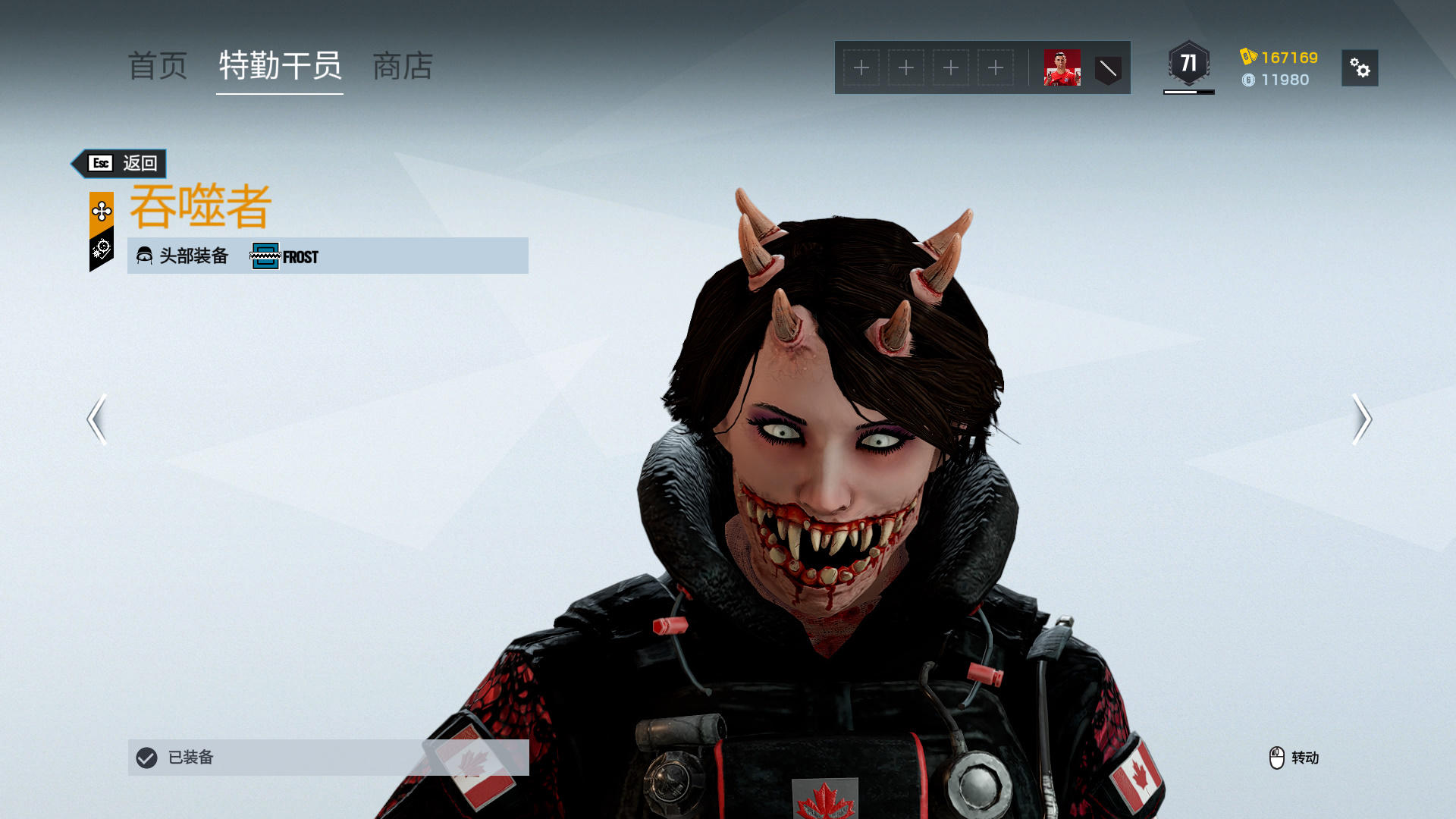
Task: Click the 头部装备 FROST headgear bar
Action: 328,256
